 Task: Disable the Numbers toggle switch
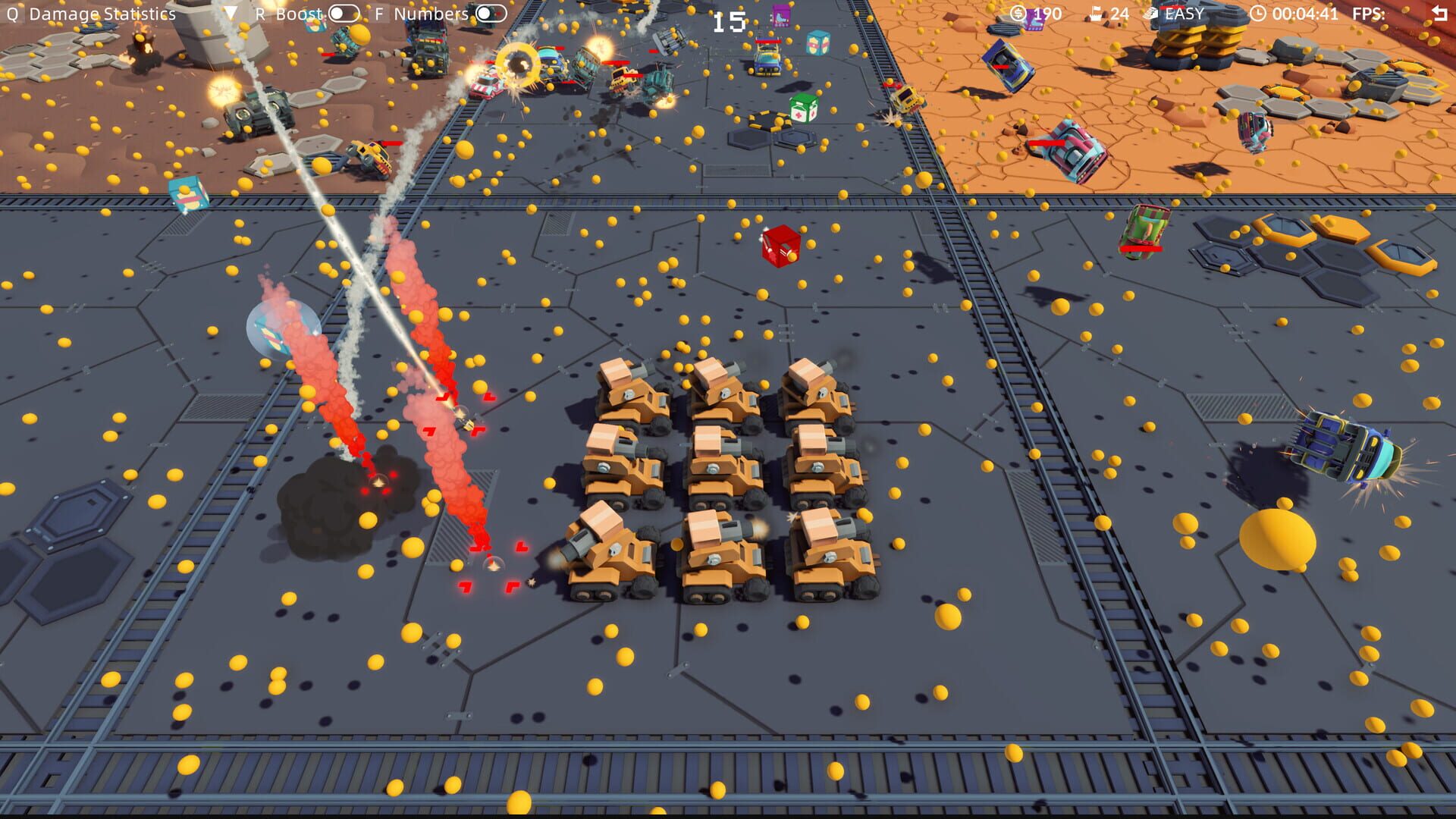[491, 13]
